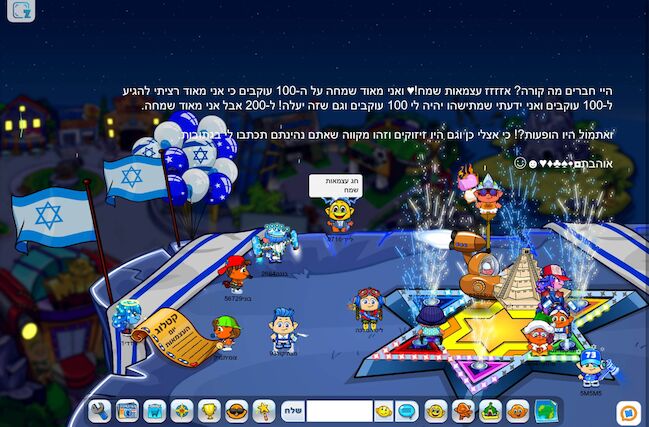Open the compass navigation icon
This screenshot has height=427, width=649.
(181, 410)
